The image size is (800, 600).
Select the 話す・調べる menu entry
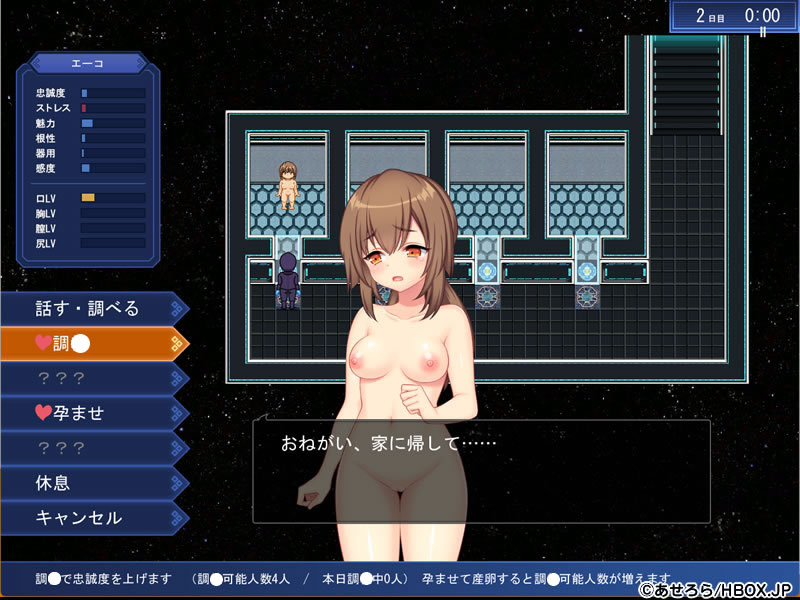coord(90,308)
